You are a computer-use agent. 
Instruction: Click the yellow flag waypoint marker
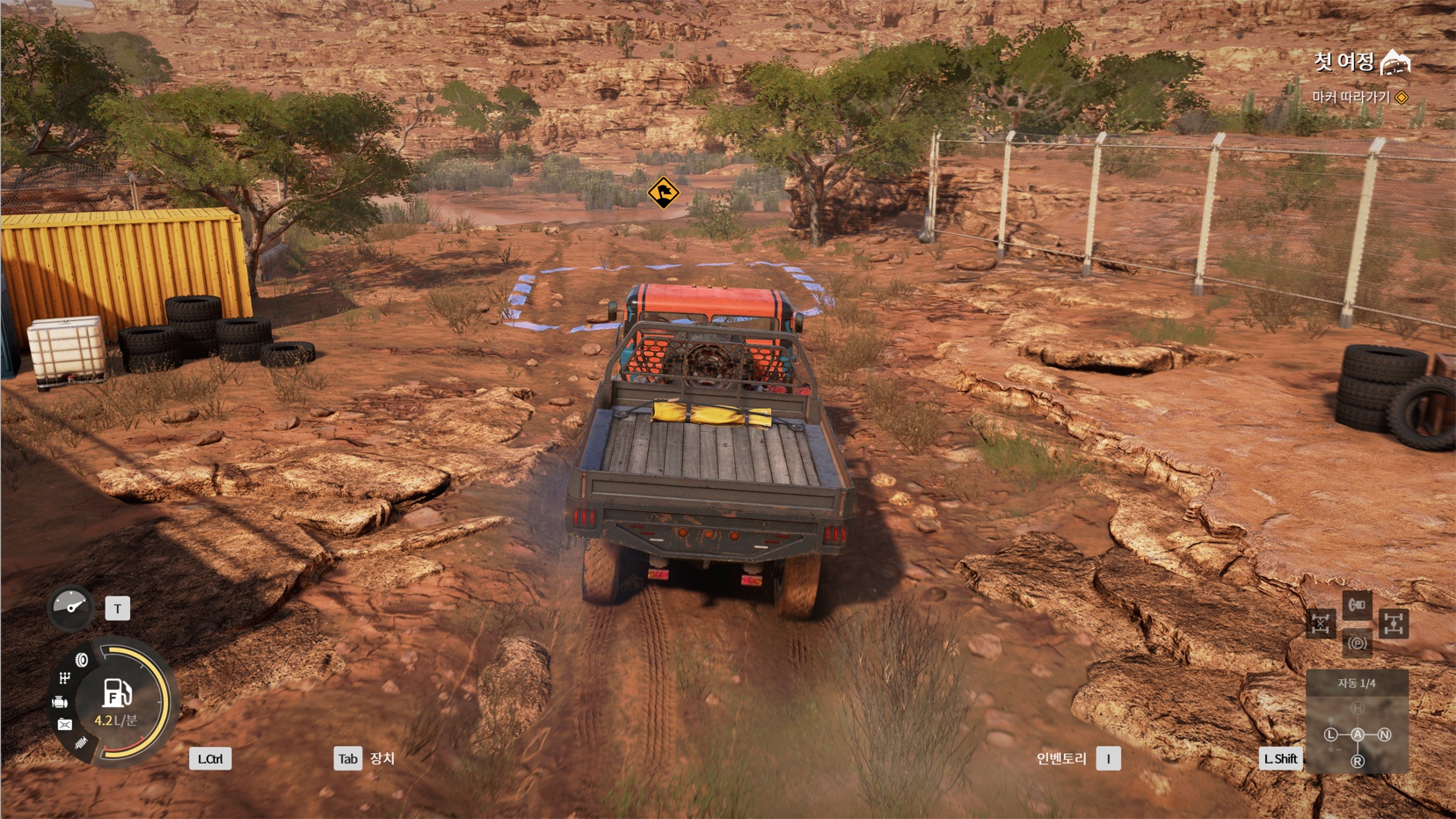[663, 192]
